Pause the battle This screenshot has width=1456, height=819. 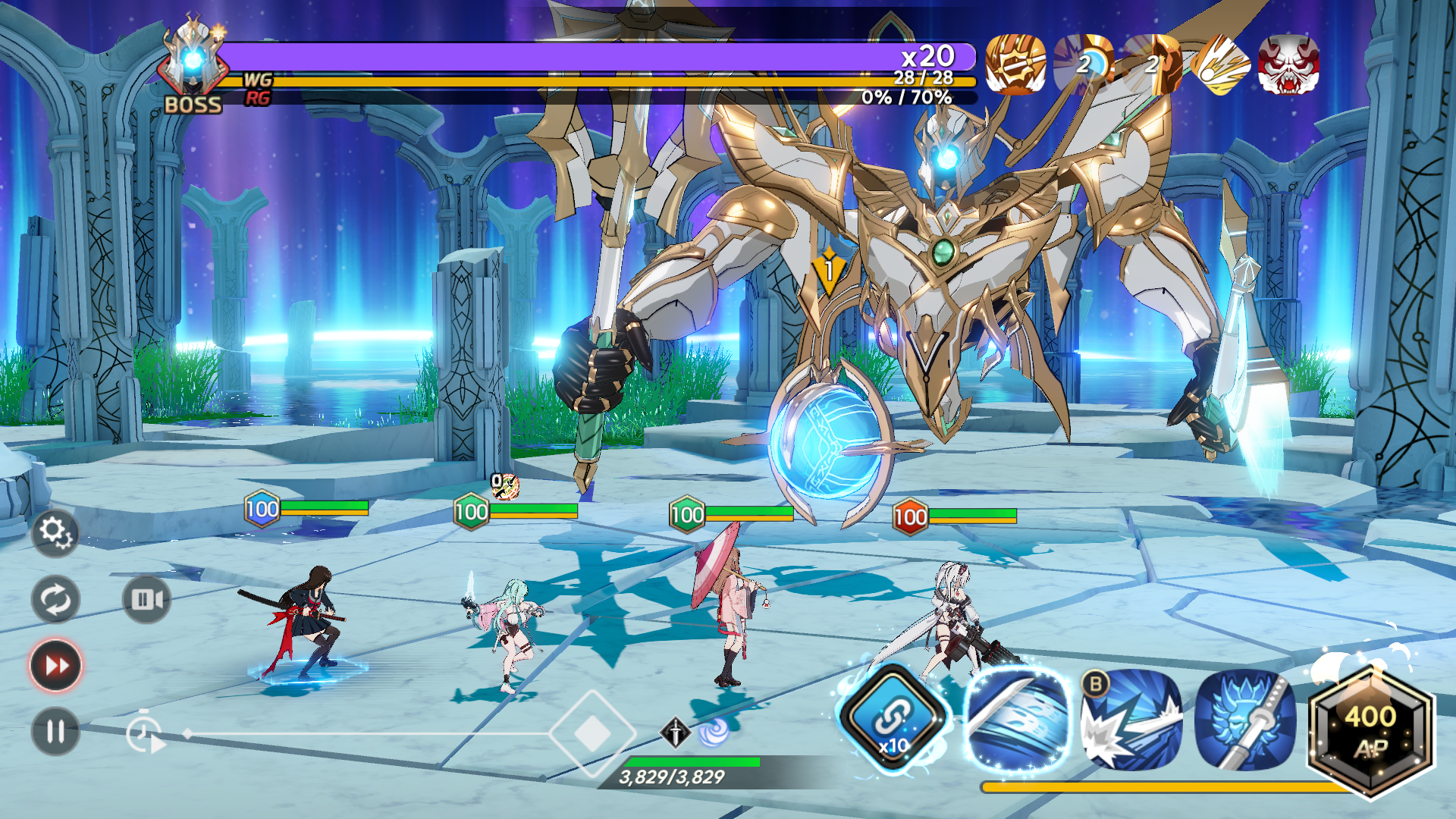tap(55, 732)
